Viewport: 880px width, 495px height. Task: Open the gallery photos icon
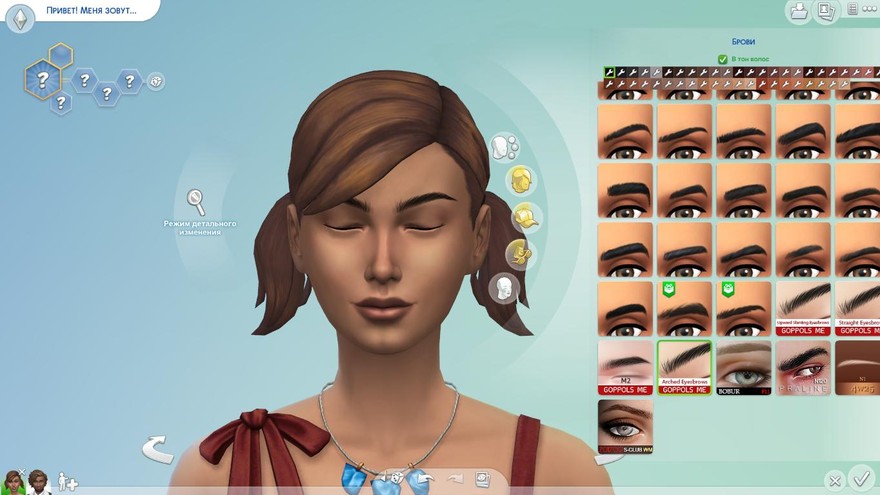tap(826, 11)
